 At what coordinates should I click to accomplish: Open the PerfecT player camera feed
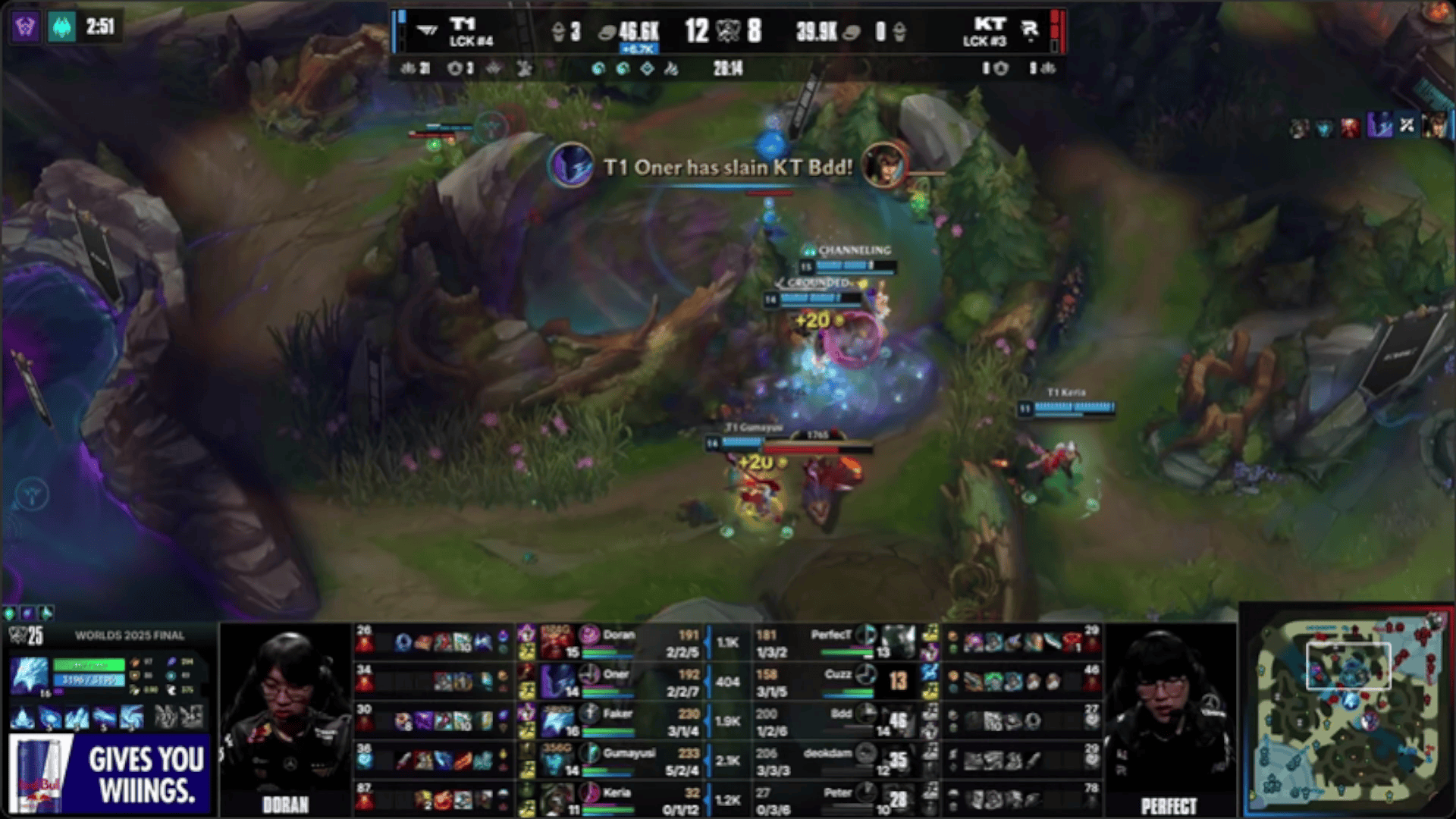pyautogui.click(x=1168, y=717)
